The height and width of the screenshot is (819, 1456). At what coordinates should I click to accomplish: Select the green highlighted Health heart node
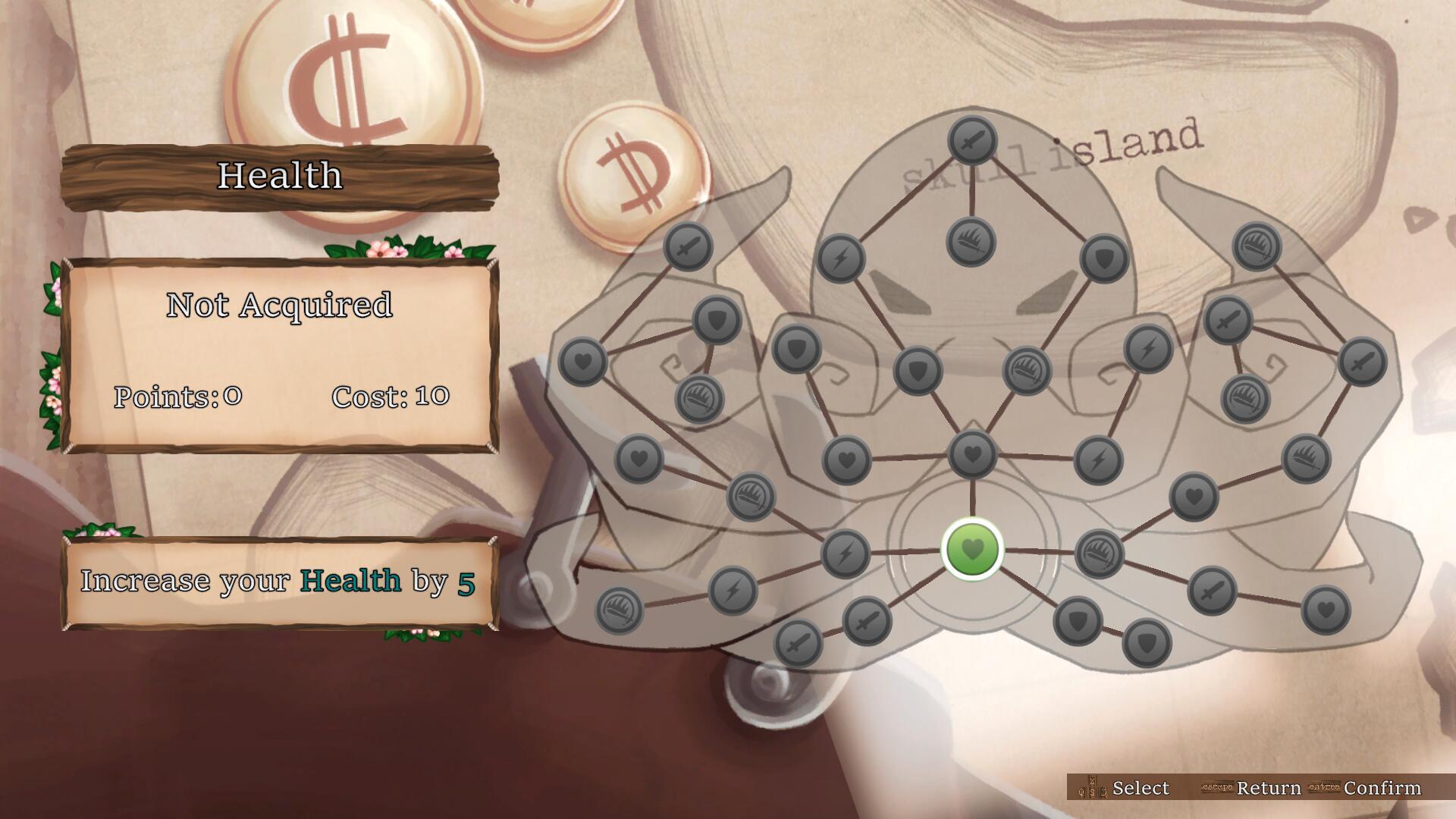point(972,549)
